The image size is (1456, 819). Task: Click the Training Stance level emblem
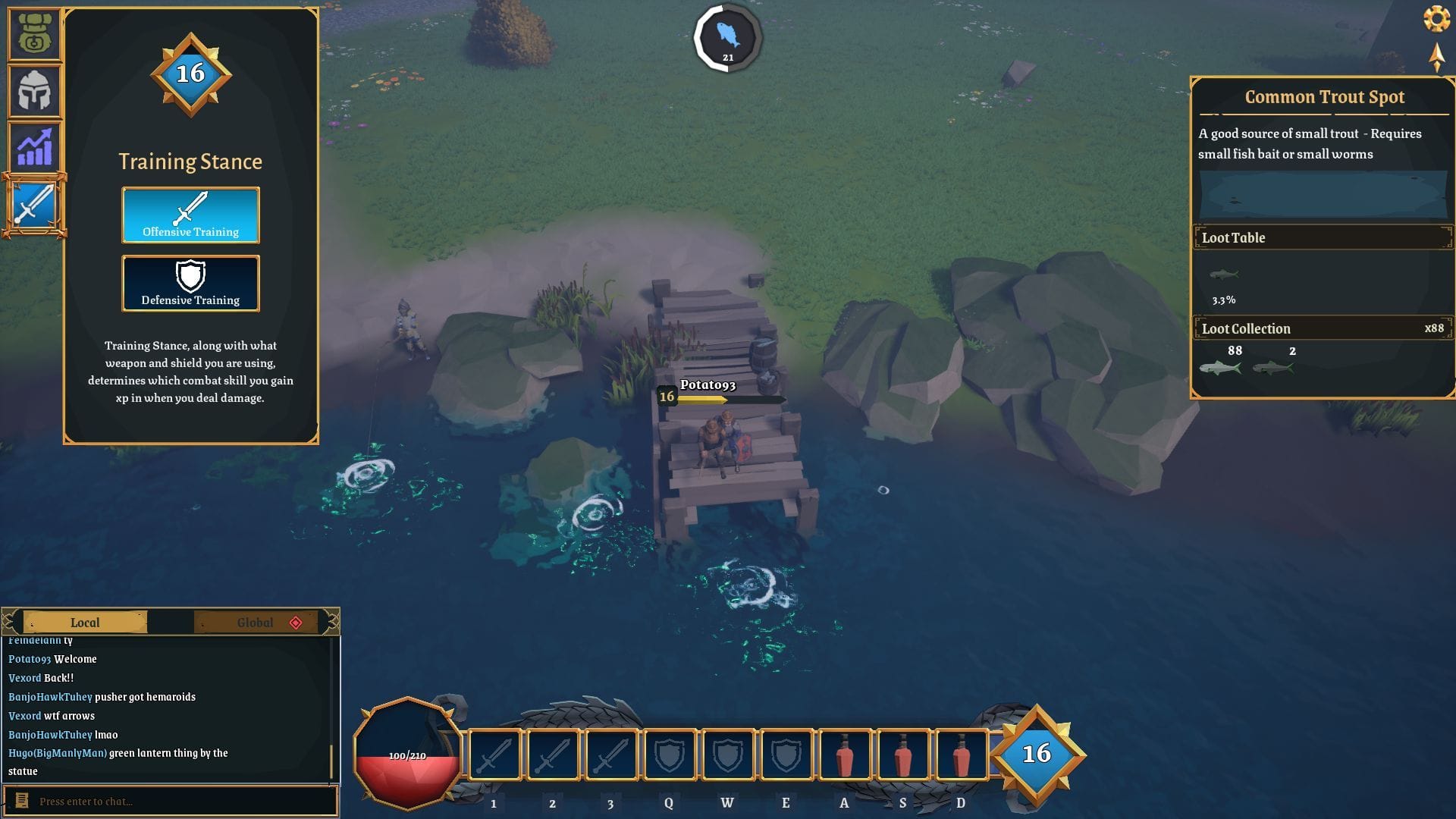[190, 74]
